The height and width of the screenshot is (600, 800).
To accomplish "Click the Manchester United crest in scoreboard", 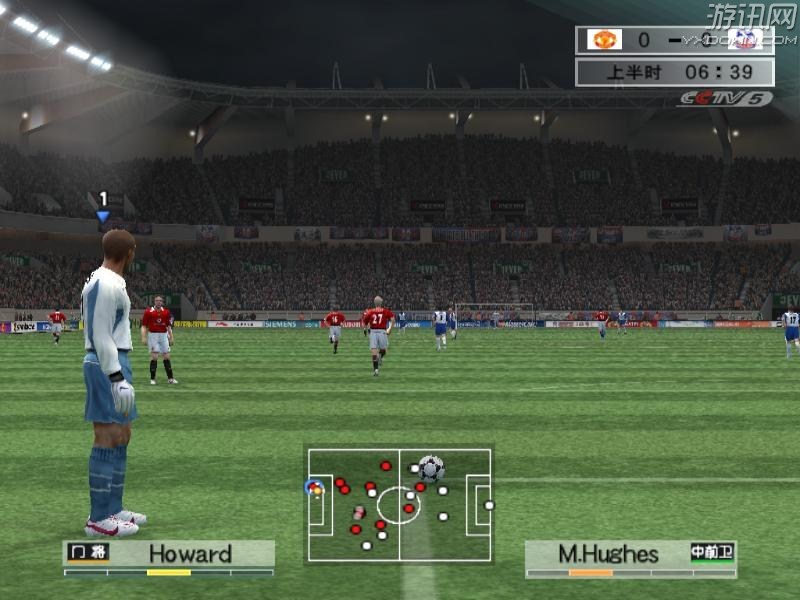I will click(604, 40).
